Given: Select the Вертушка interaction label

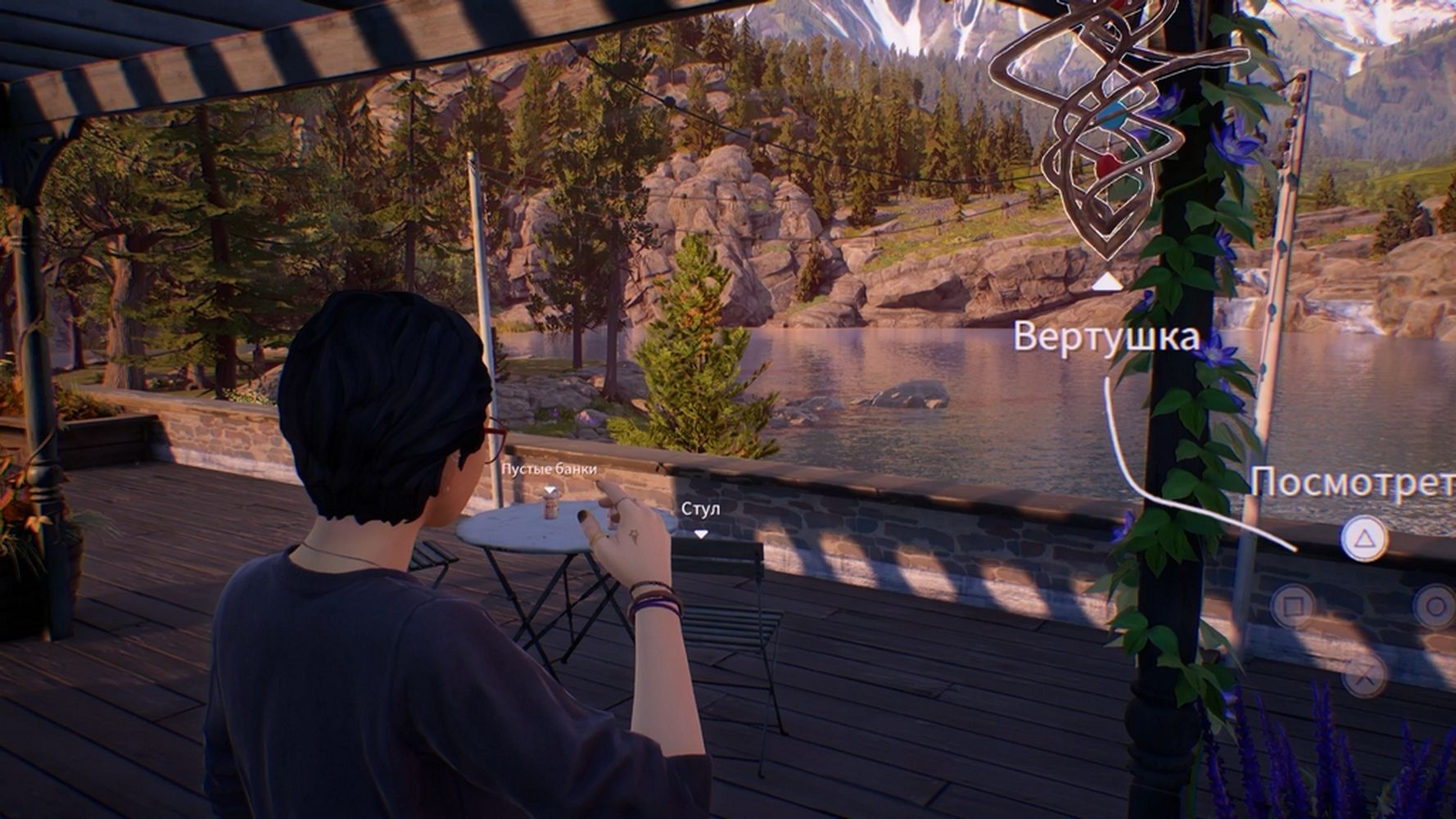Looking at the screenshot, I should pyautogui.click(x=1106, y=337).
